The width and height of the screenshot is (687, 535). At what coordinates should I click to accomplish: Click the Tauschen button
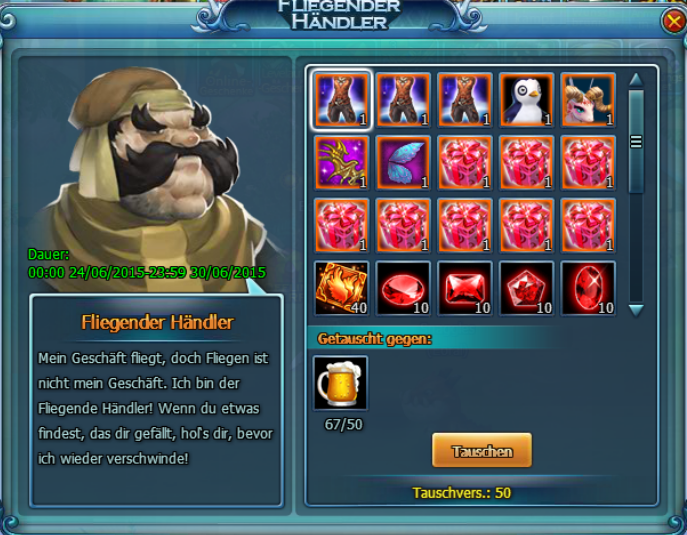pos(481,451)
